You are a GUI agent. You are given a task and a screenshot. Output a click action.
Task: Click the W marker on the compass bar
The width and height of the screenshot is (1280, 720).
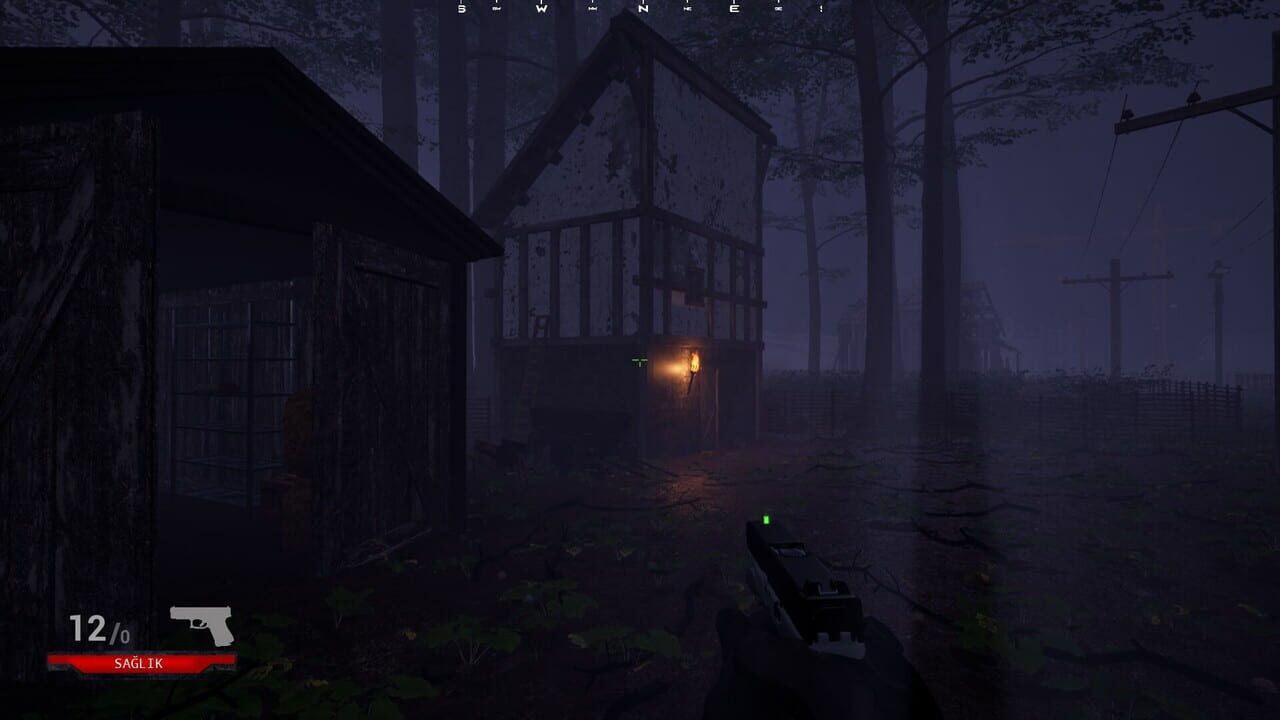click(x=542, y=8)
